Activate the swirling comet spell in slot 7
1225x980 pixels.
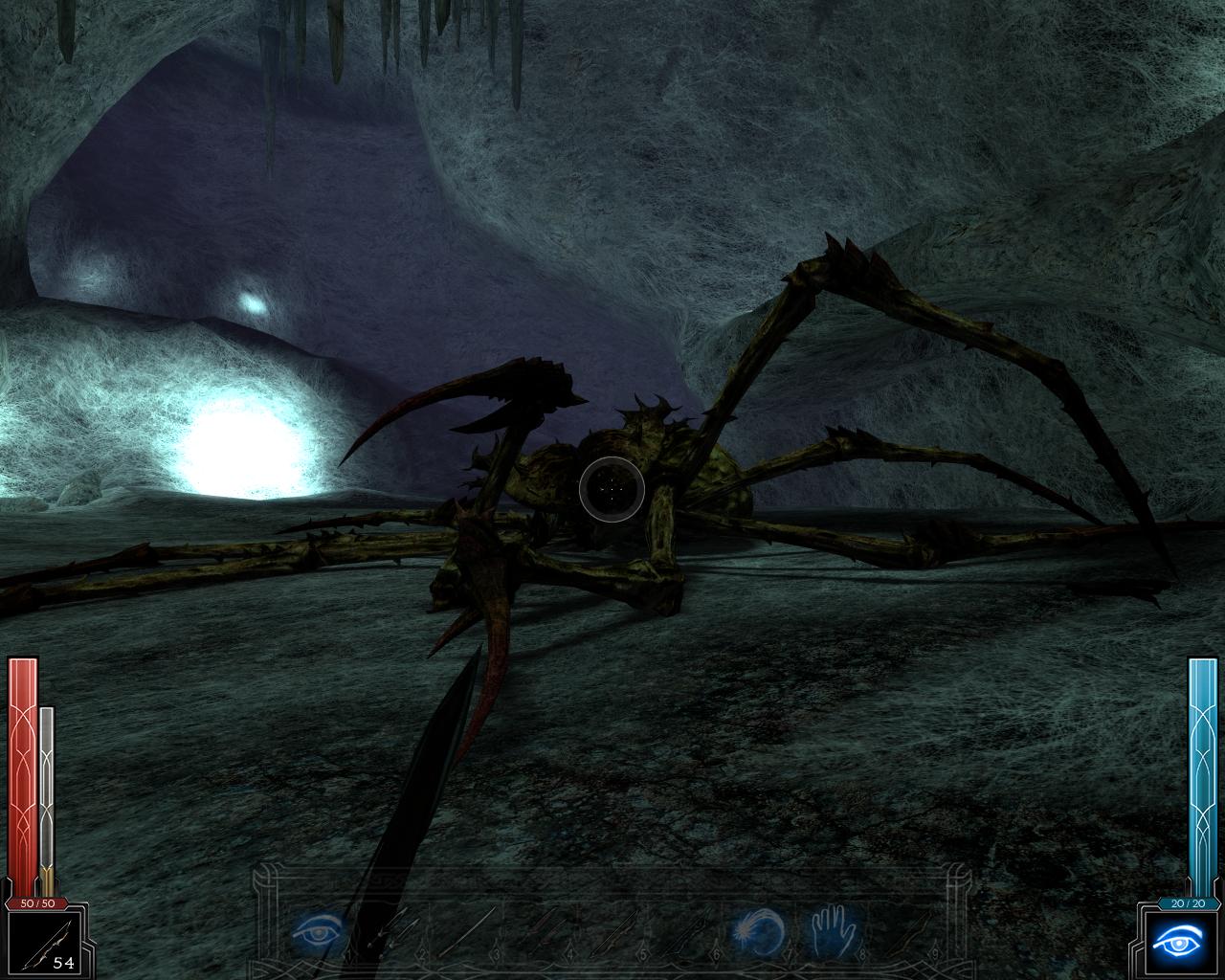[x=759, y=930]
